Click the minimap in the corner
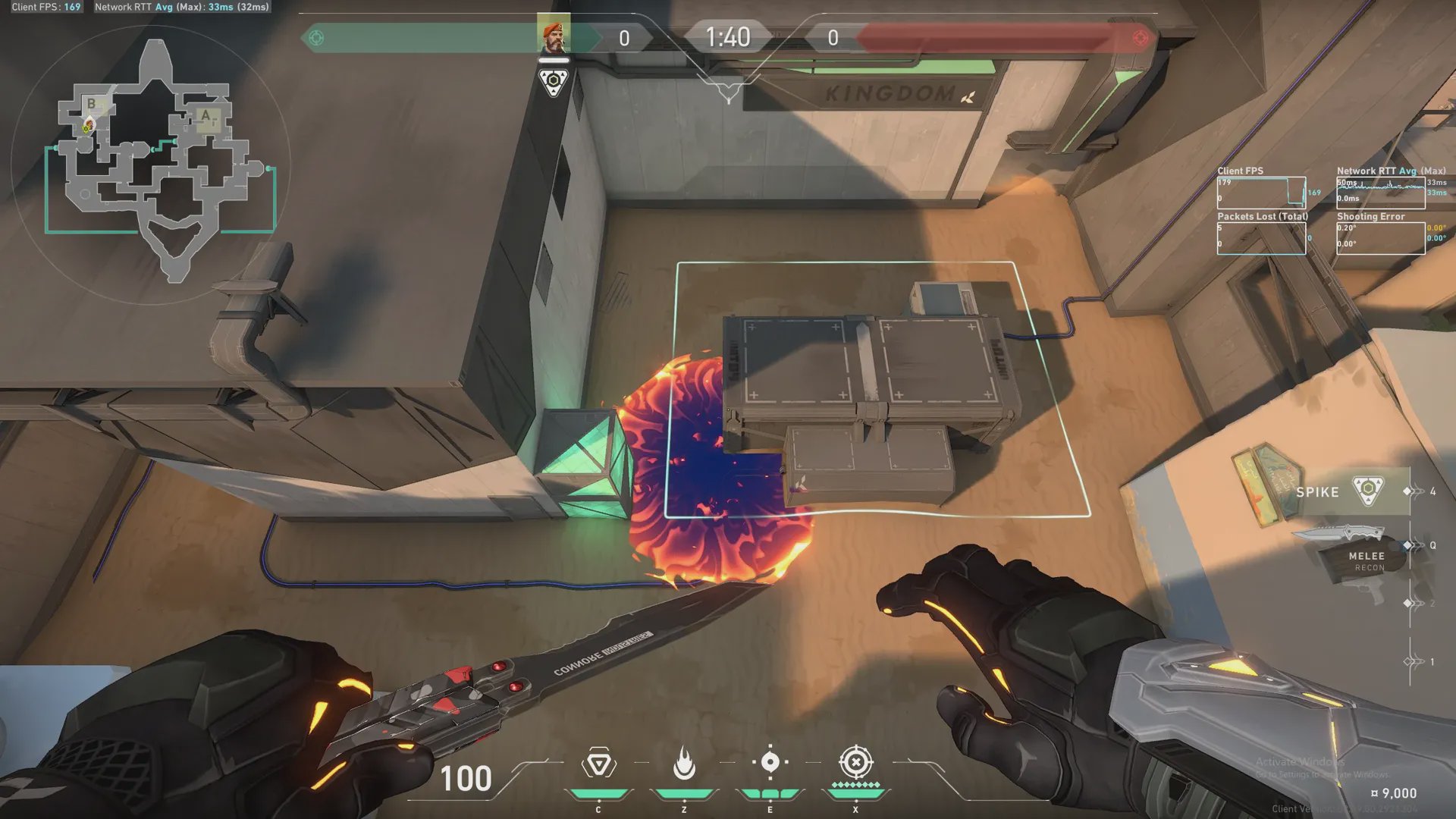Screen dimensions: 1456x819 [x=152, y=163]
